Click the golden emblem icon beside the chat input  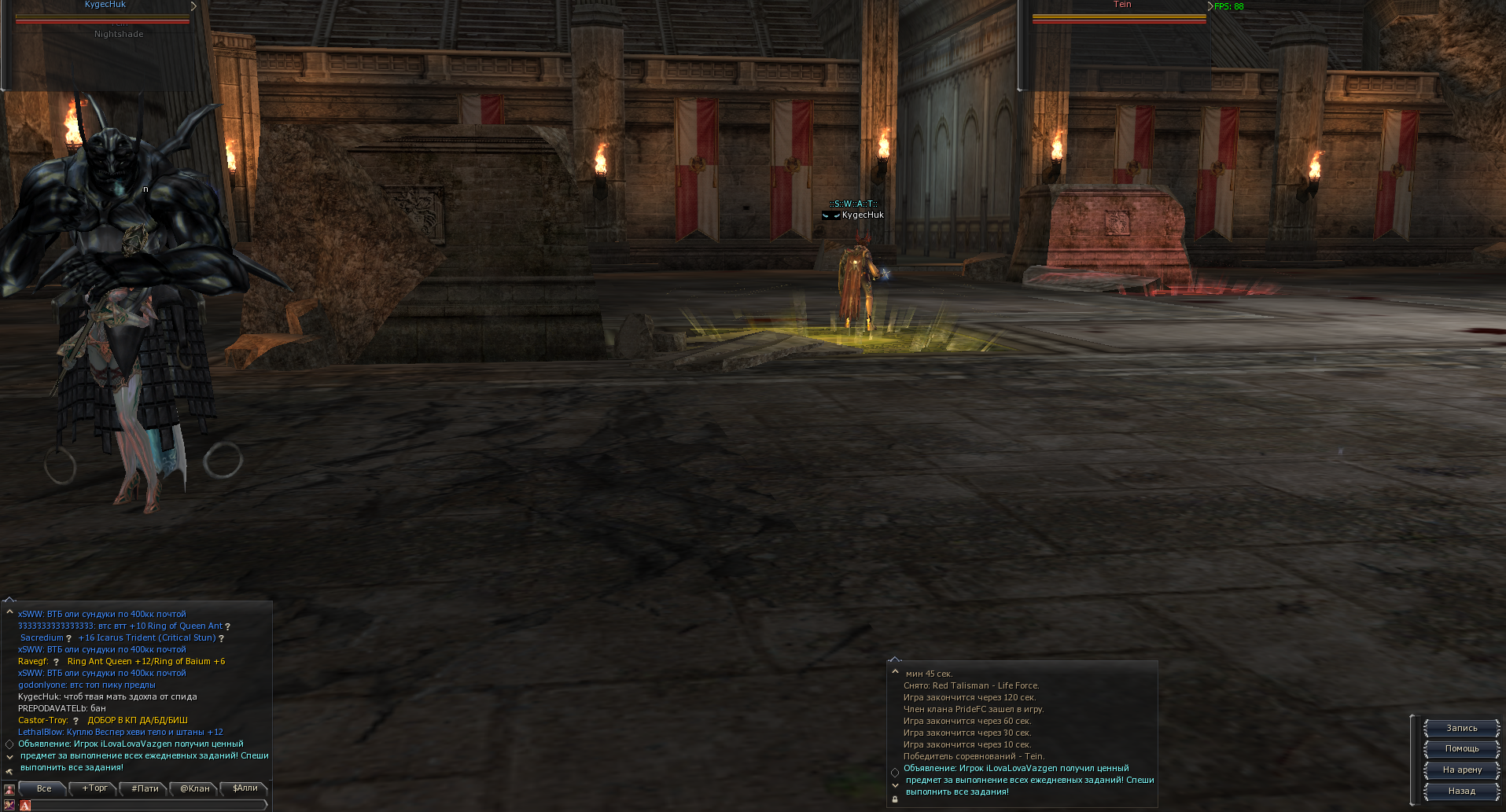pos(9,805)
